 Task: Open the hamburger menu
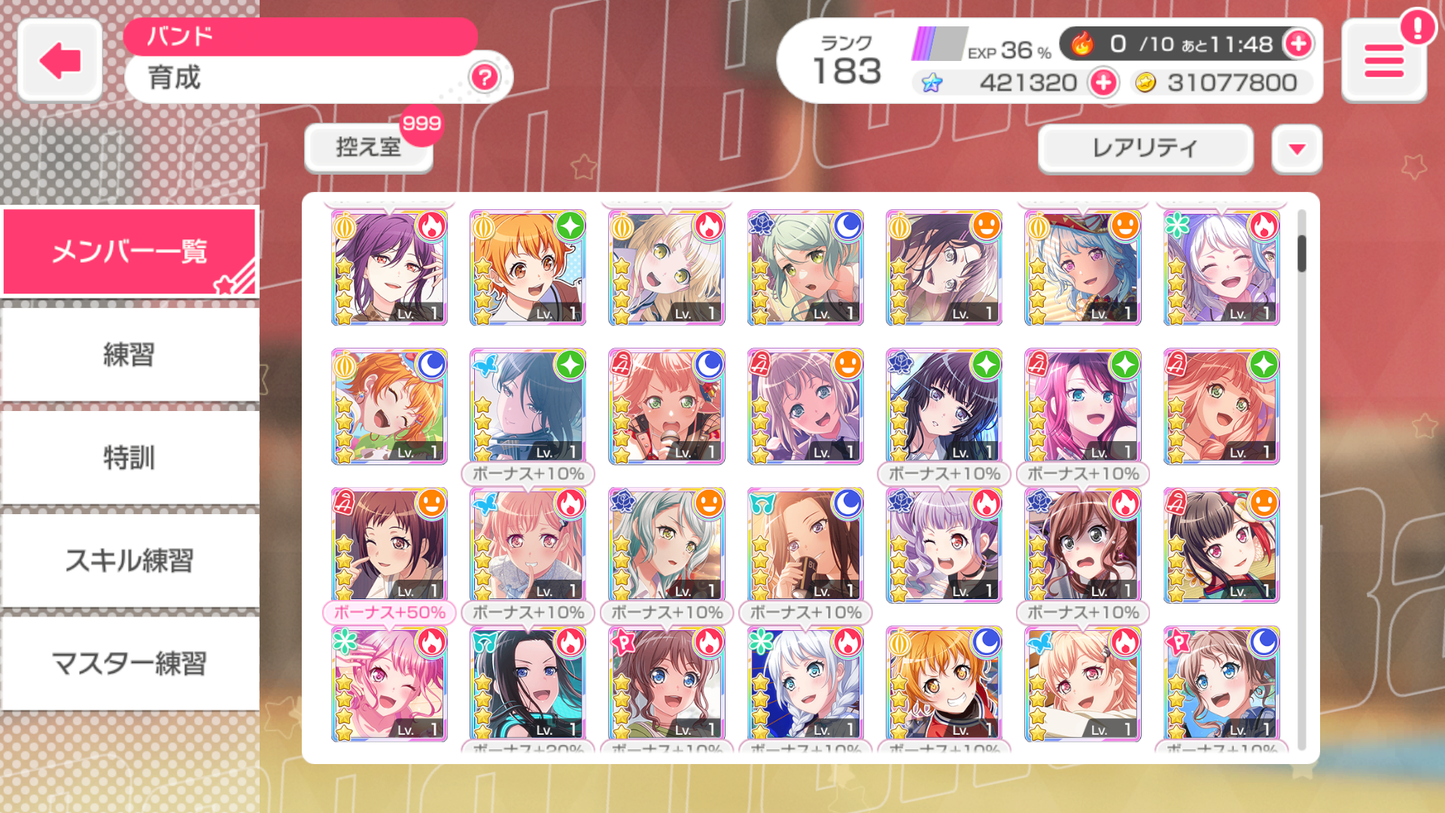(1383, 61)
